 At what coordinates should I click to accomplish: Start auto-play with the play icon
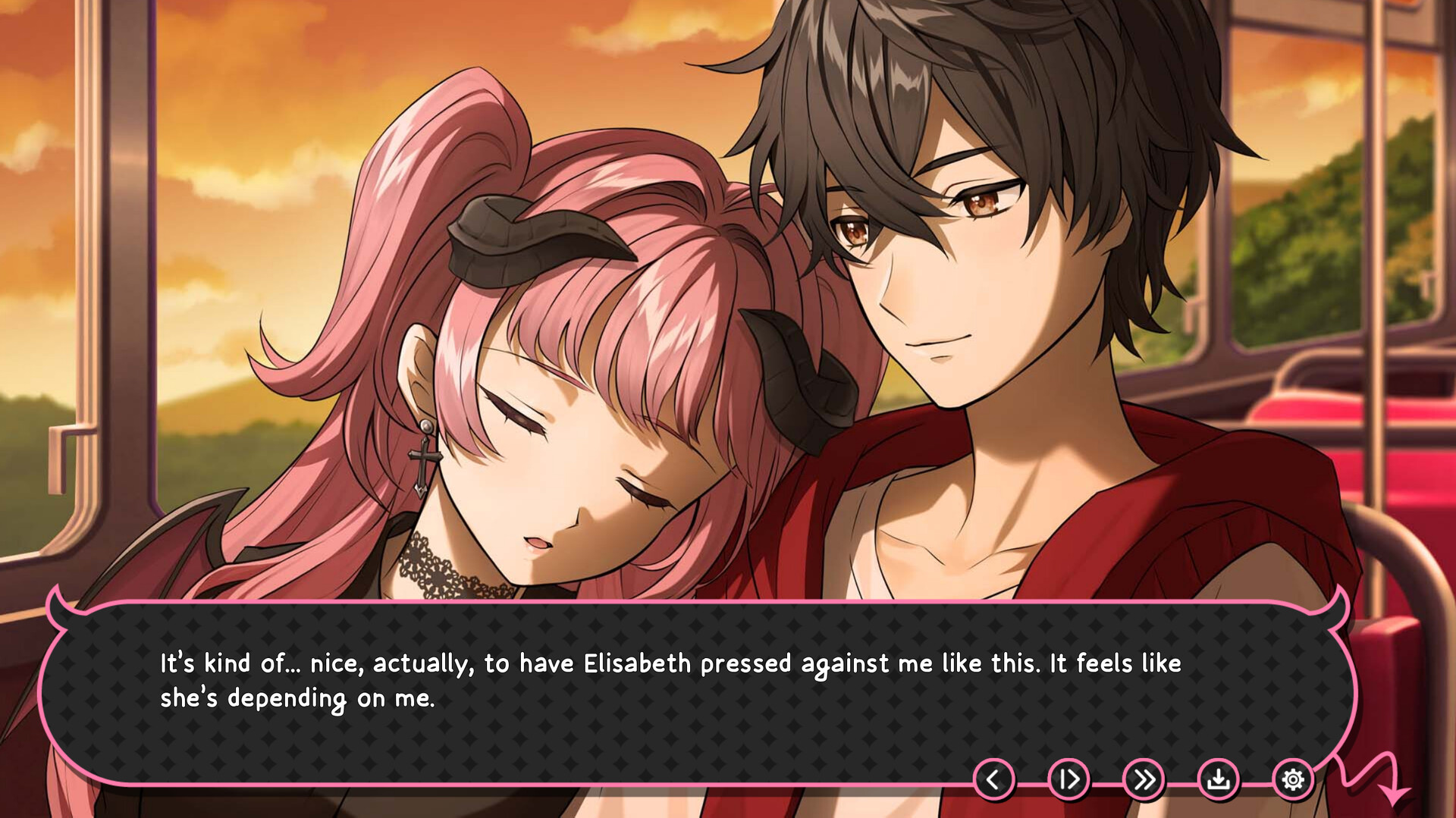1069,779
